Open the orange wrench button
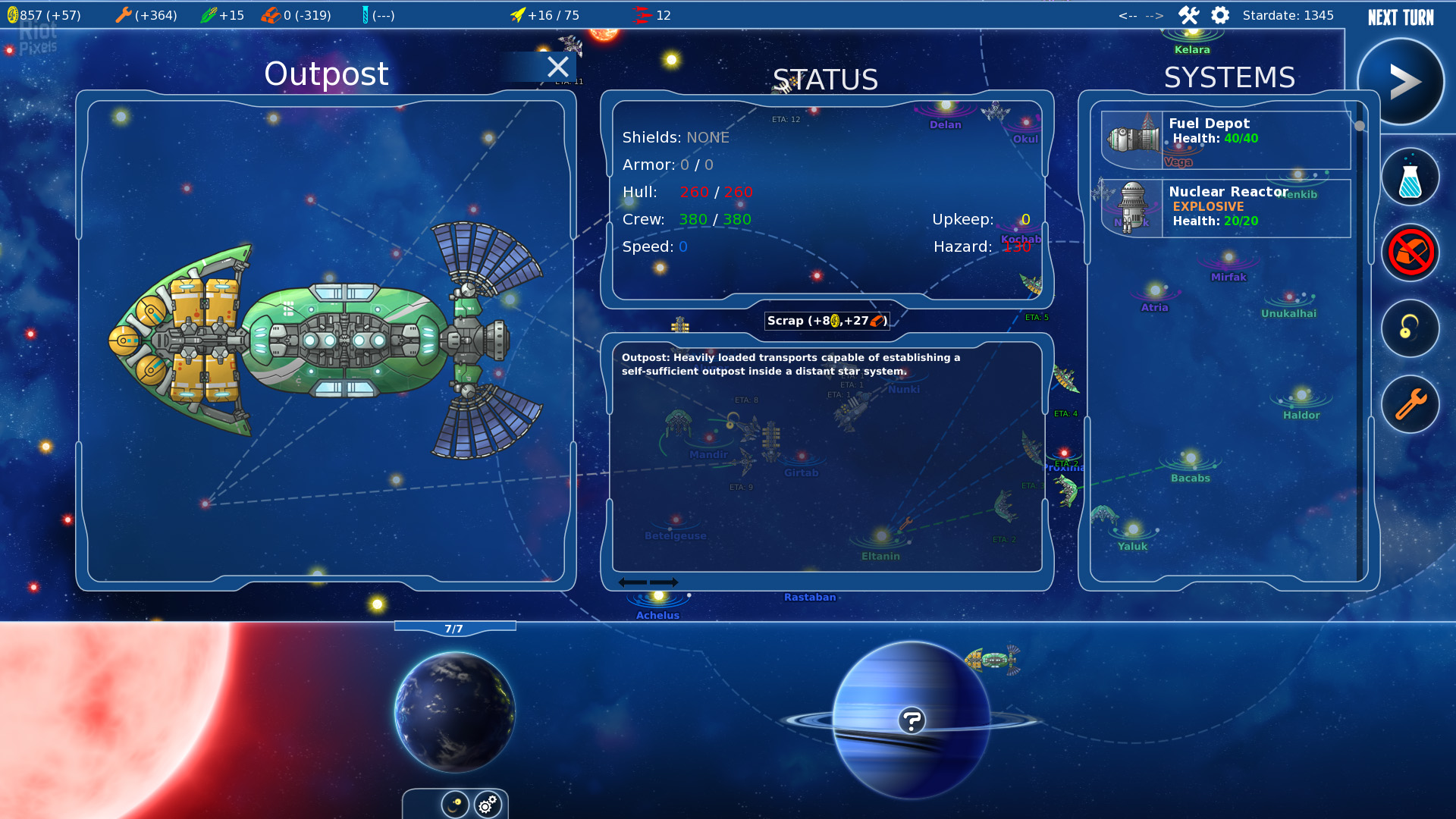The width and height of the screenshot is (1456, 819). pyautogui.click(x=1410, y=404)
